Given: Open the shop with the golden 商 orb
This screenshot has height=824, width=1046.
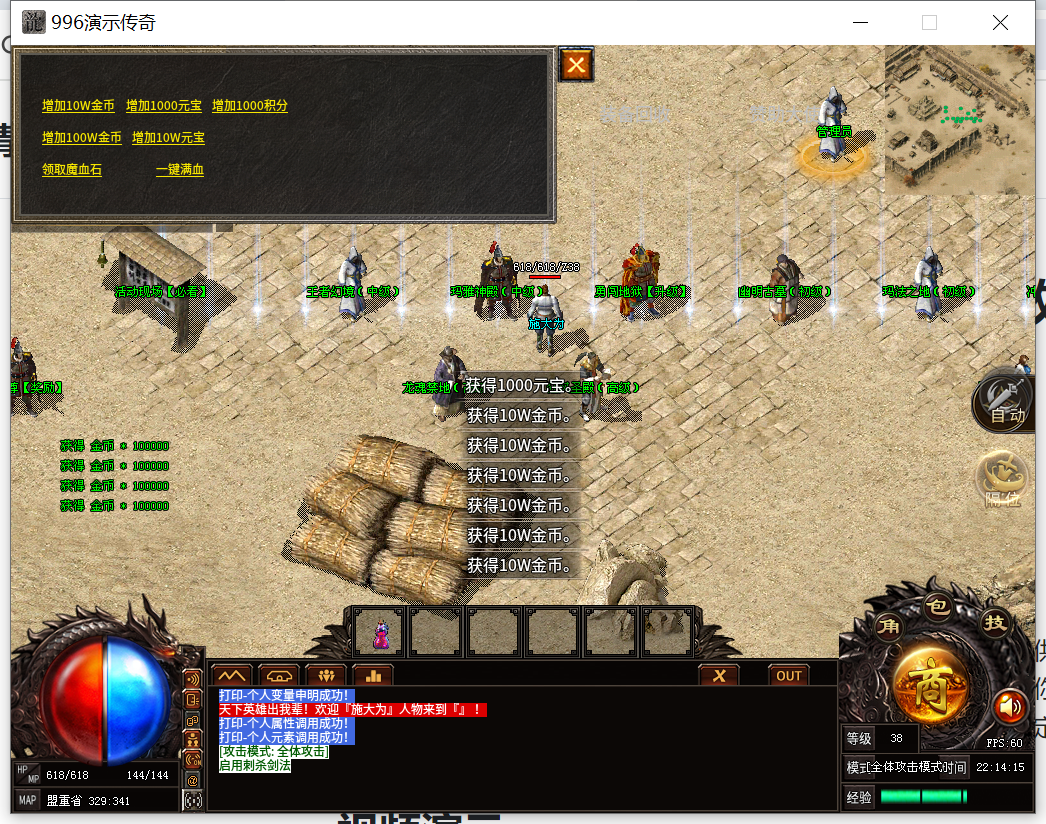Looking at the screenshot, I should [x=930, y=685].
